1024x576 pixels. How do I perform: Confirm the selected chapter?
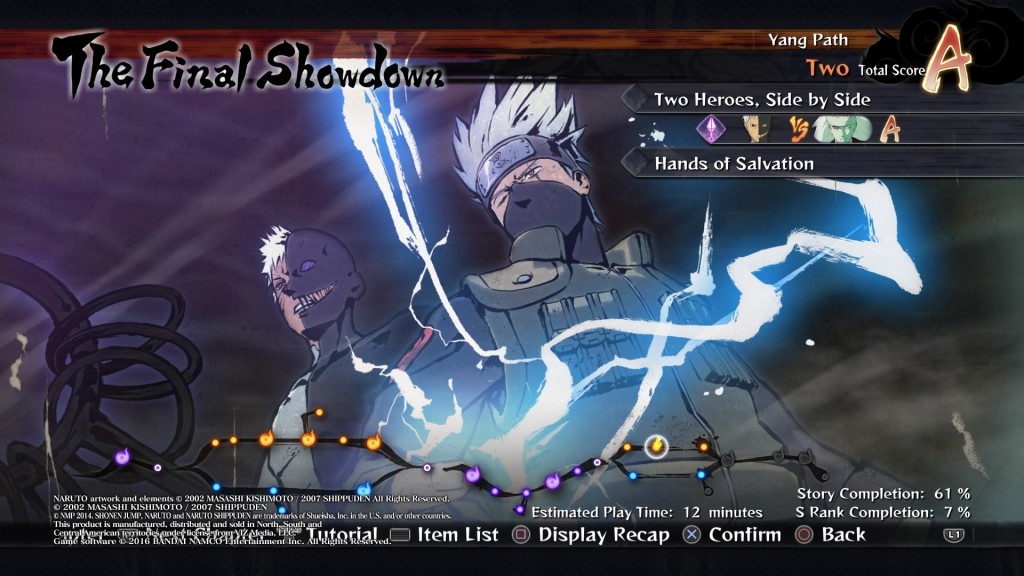(x=732, y=535)
